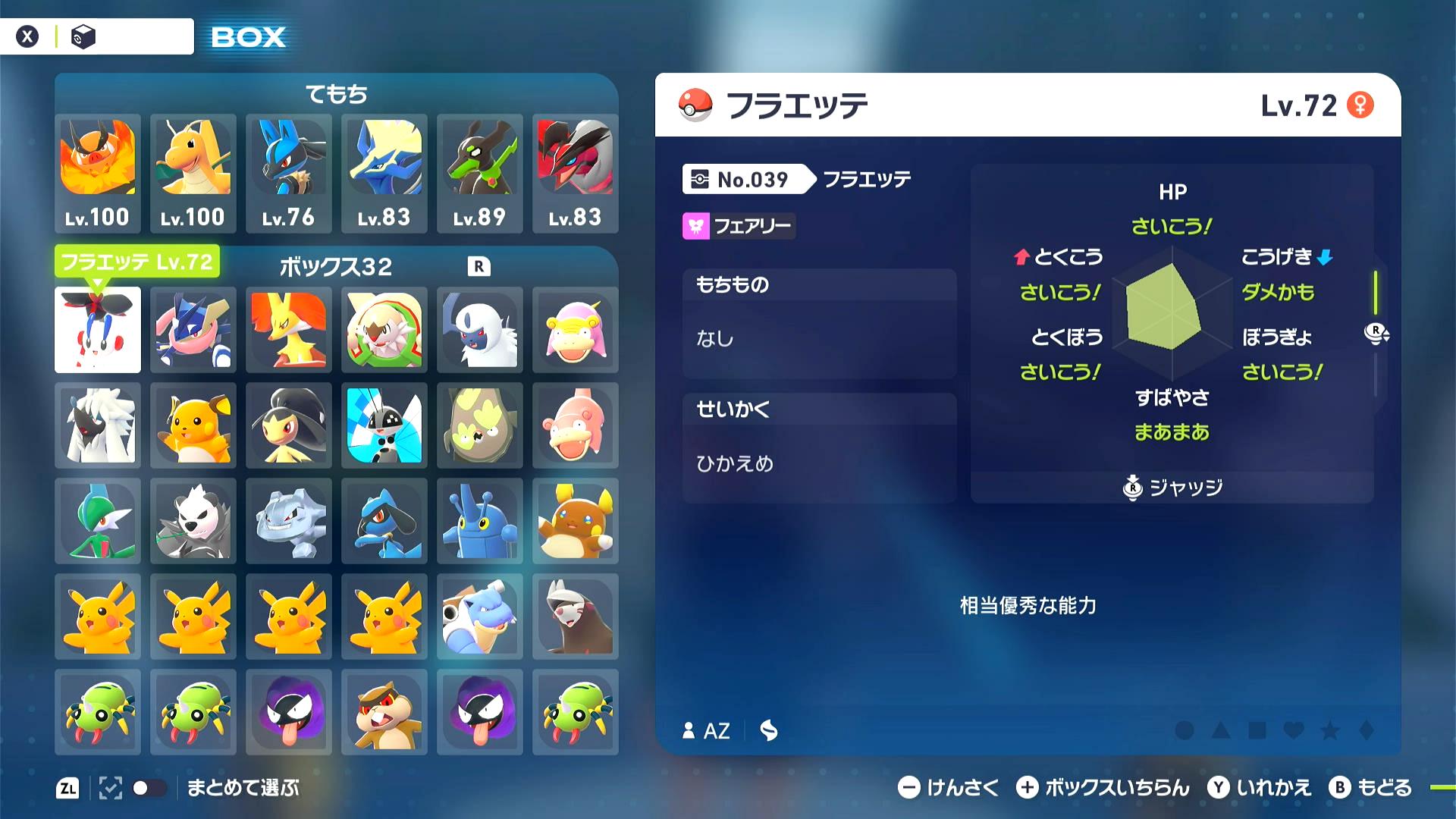The width and height of the screenshot is (1456, 819).
Task: Switch to the next box from ボックス32
Action: coord(479,267)
